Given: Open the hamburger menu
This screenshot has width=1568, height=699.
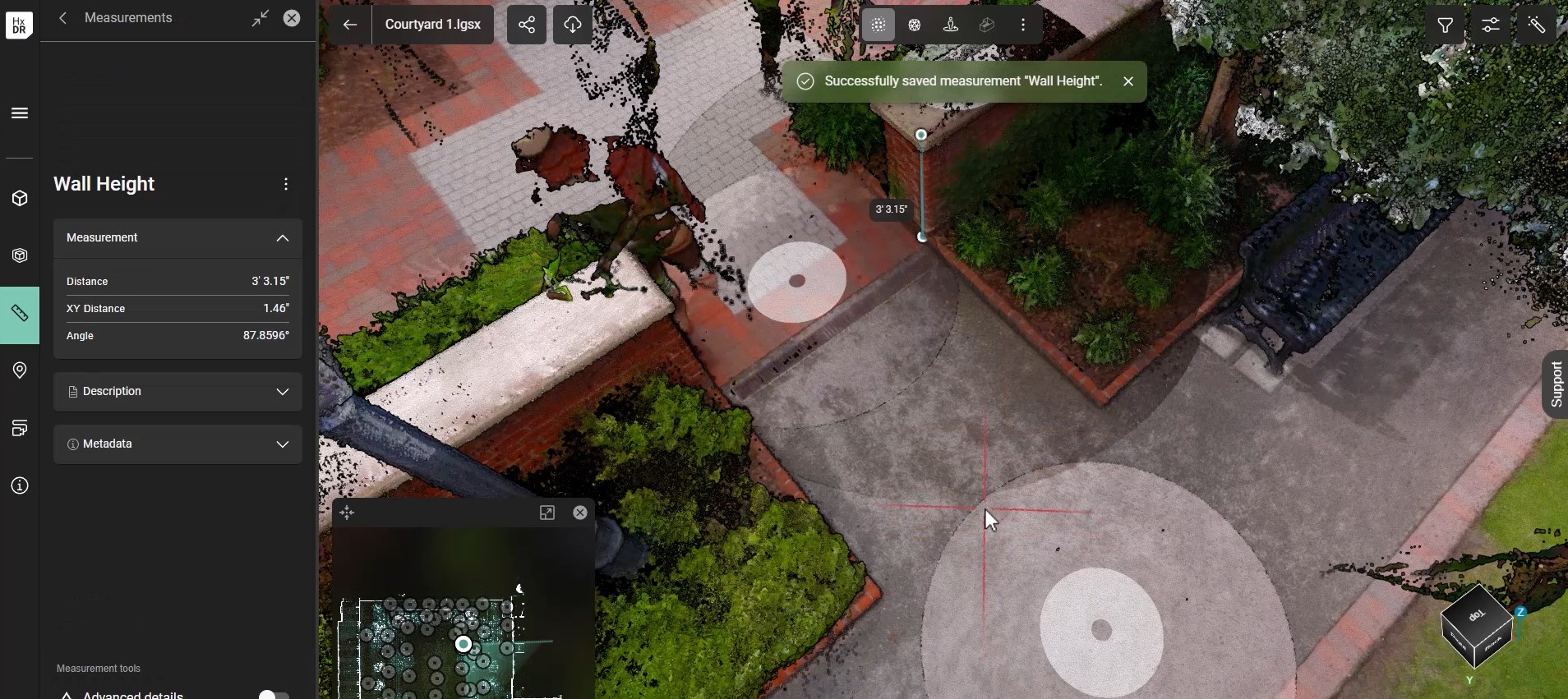Looking at the screenshot, I should (x=20, y=113).
